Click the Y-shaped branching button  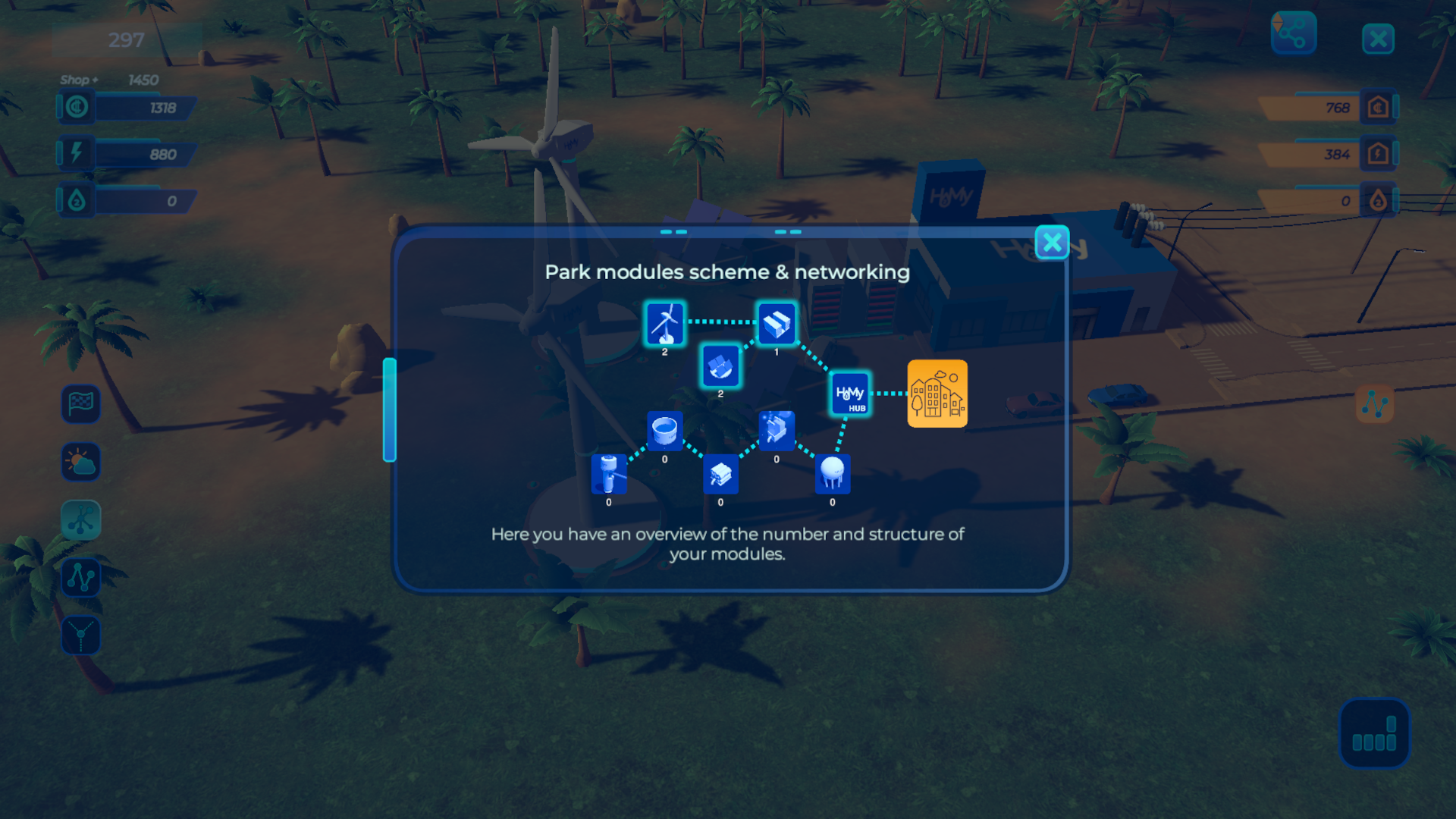(x=81, y=635)
